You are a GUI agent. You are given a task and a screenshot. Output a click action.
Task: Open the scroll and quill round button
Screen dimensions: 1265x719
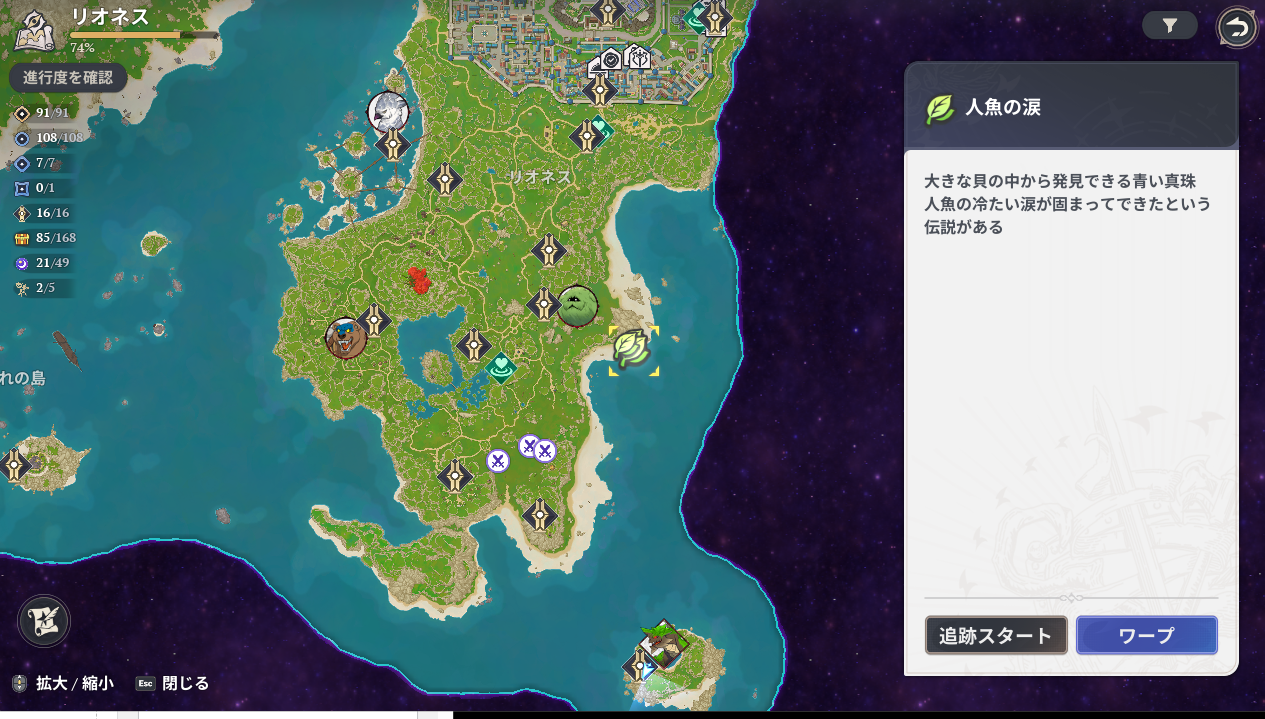(x=44, y=621)
